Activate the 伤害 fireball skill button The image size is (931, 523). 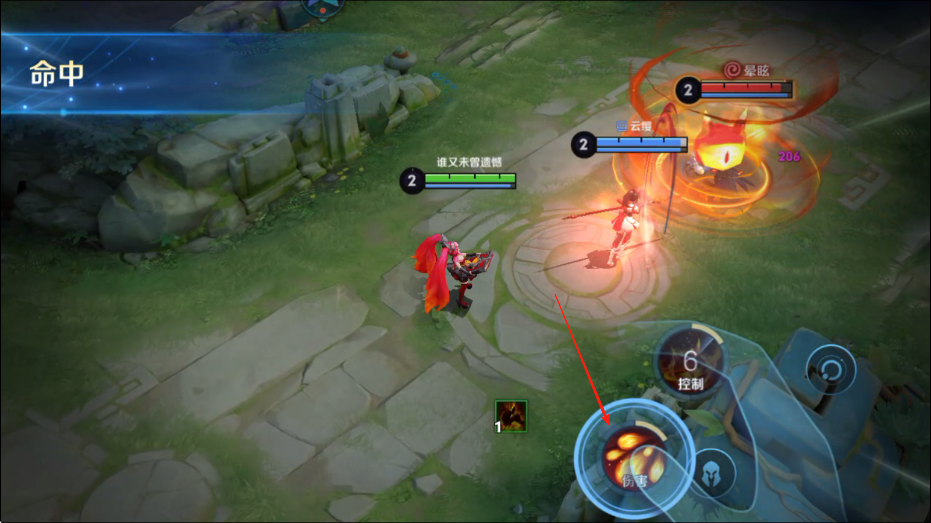634,456
